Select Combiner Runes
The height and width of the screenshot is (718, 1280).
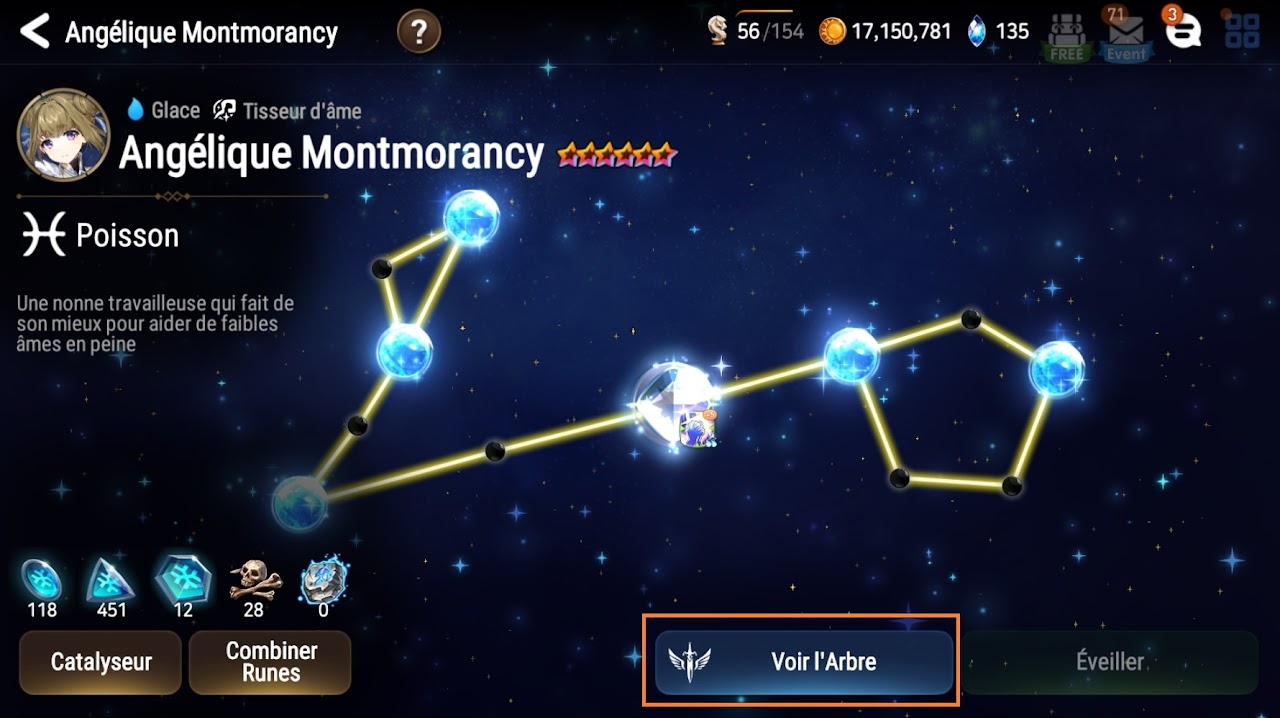click(270, 662)
